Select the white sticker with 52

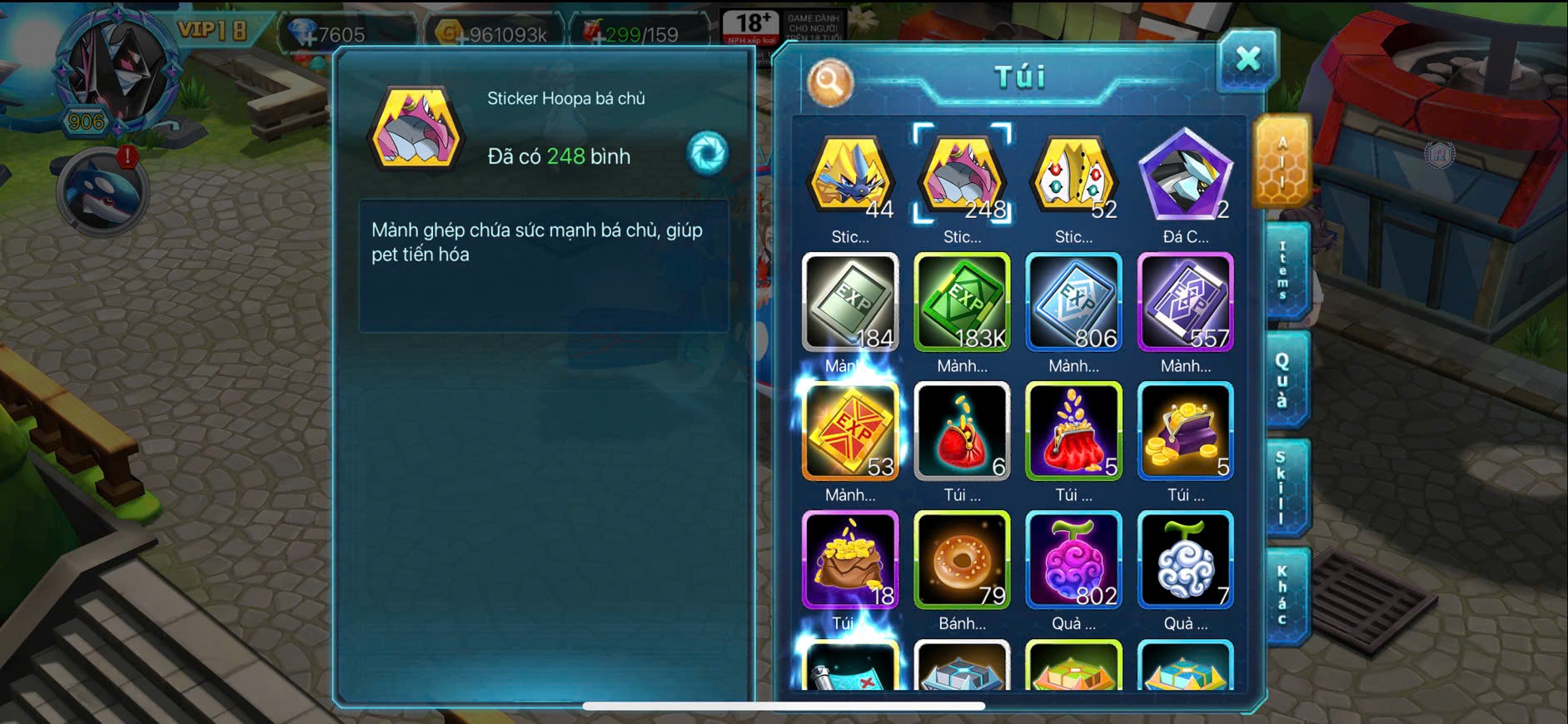pos(1073,176)
